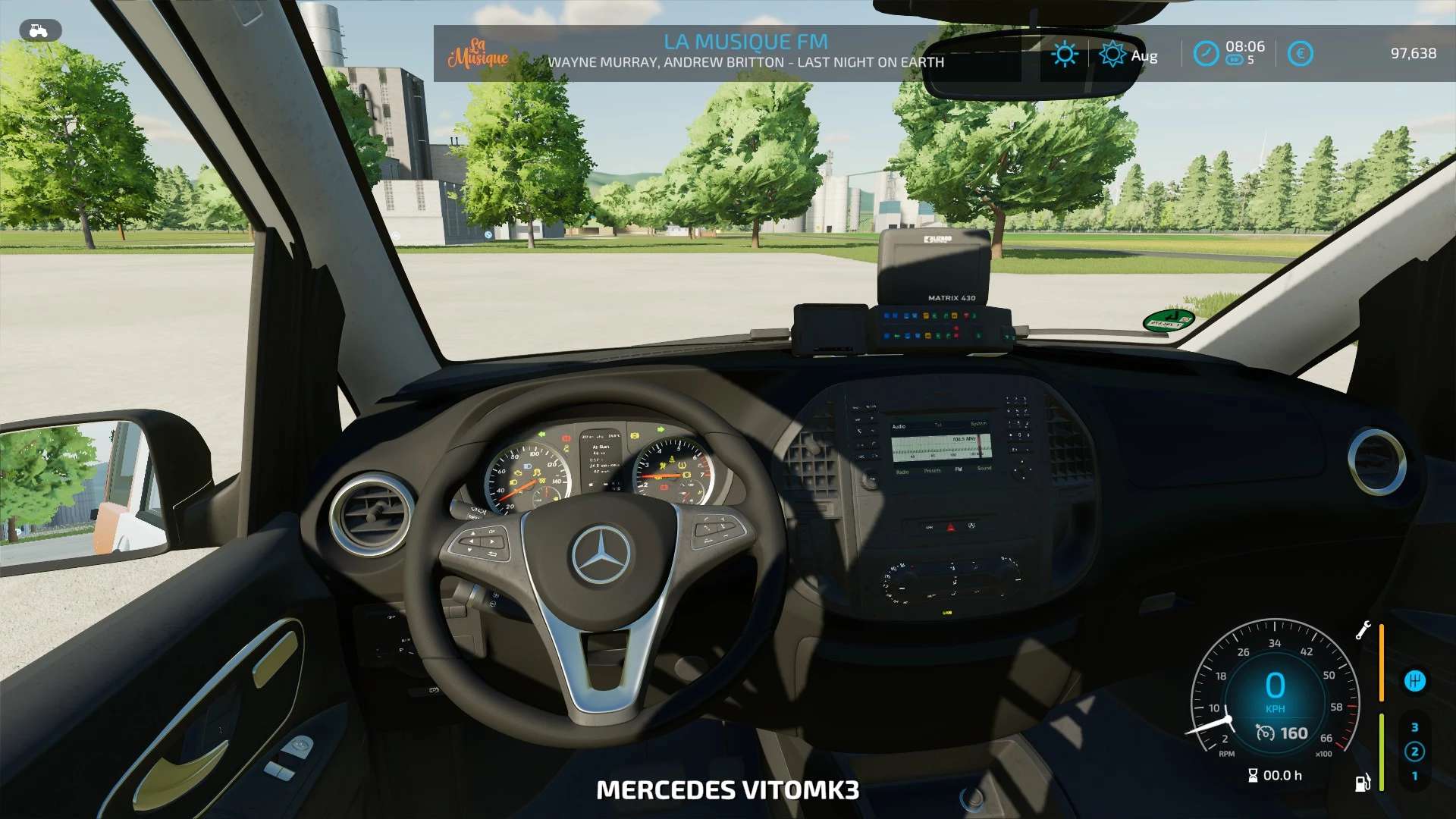Select the blue gear shift icon
This screenshot has height=819, width=1456.
[1414, 681]
